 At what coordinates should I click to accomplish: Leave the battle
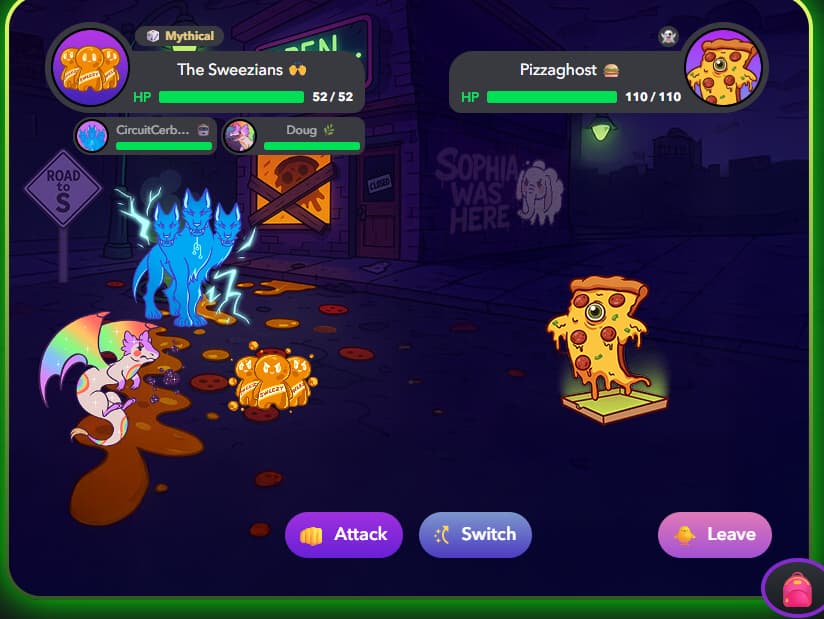point(715,535)
